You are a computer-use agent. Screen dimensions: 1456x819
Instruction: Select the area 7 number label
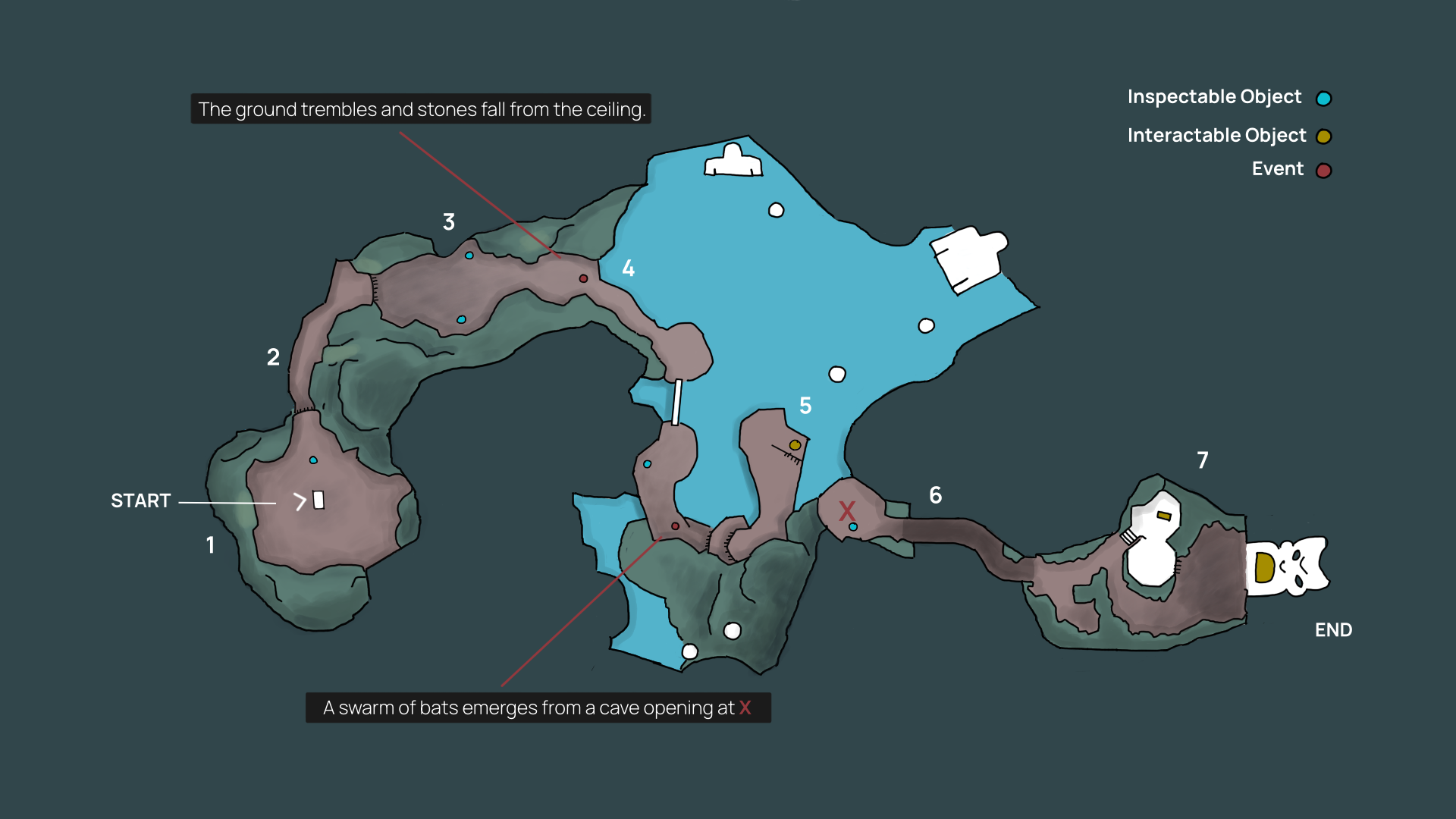pyautogui.click(x=1203, y=460)
